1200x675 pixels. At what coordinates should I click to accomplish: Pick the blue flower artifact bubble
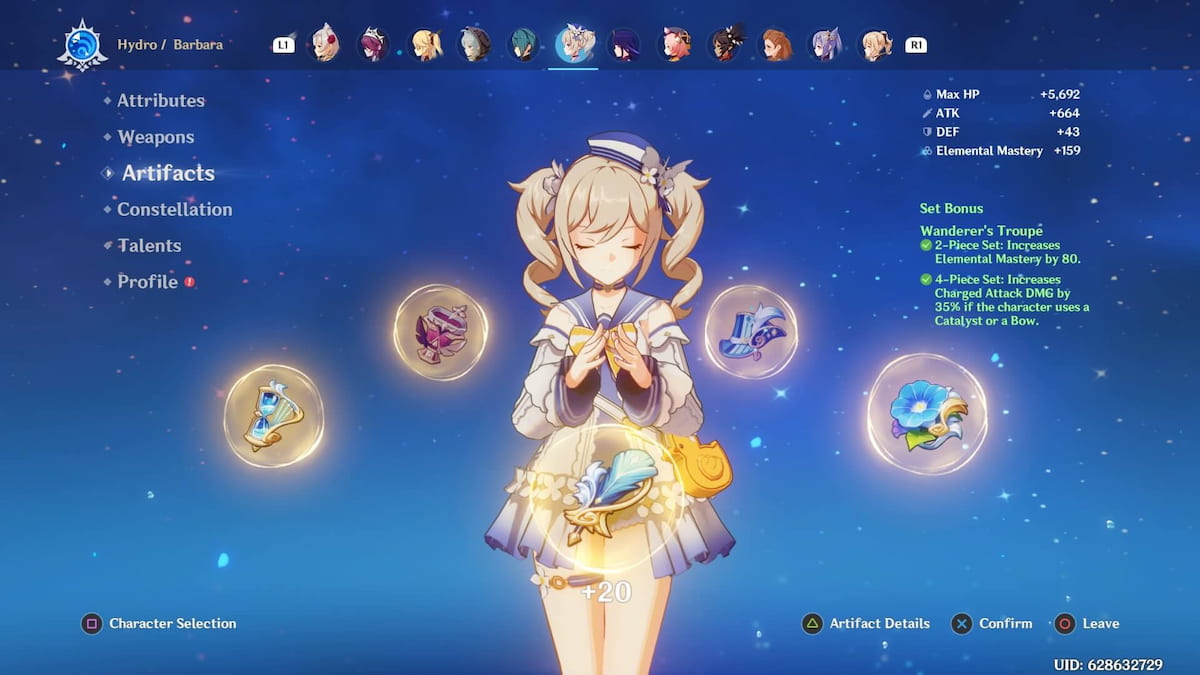(926, 413)
